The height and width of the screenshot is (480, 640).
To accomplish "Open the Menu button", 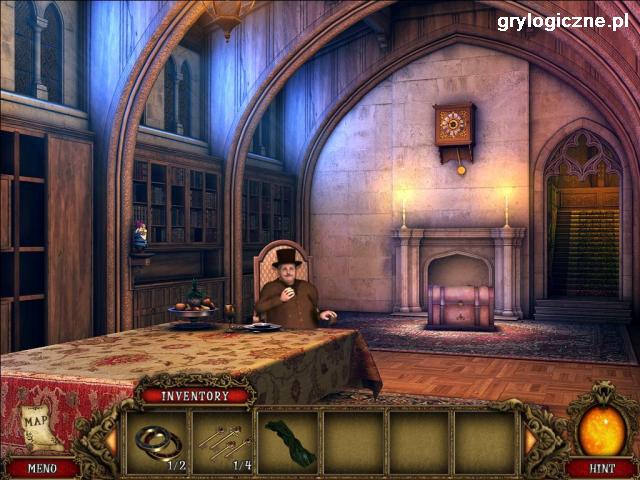I will [x=42, y=467].
